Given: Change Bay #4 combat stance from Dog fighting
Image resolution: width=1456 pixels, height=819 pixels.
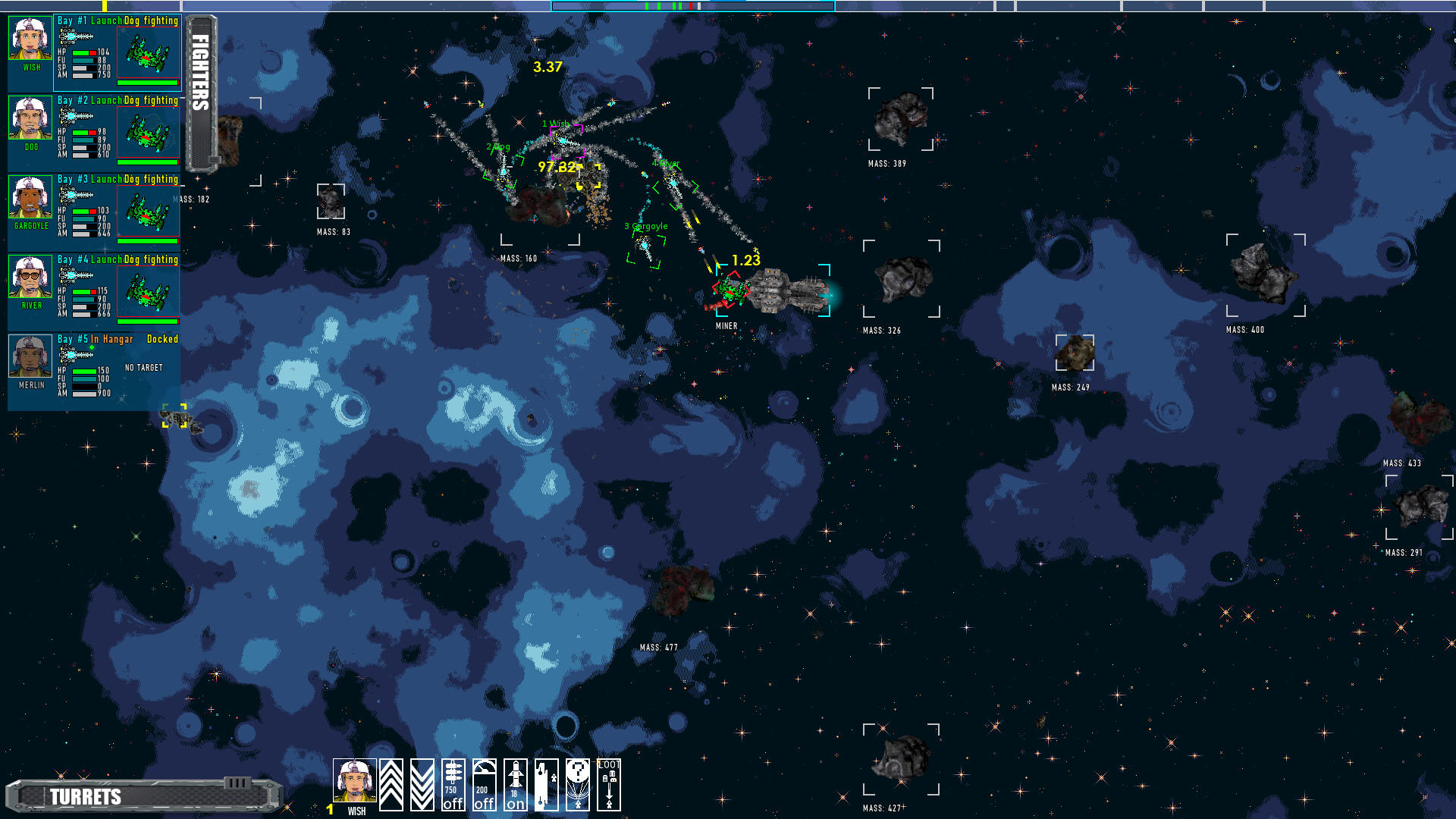Looking at the screenshot, I should point(150,259).
